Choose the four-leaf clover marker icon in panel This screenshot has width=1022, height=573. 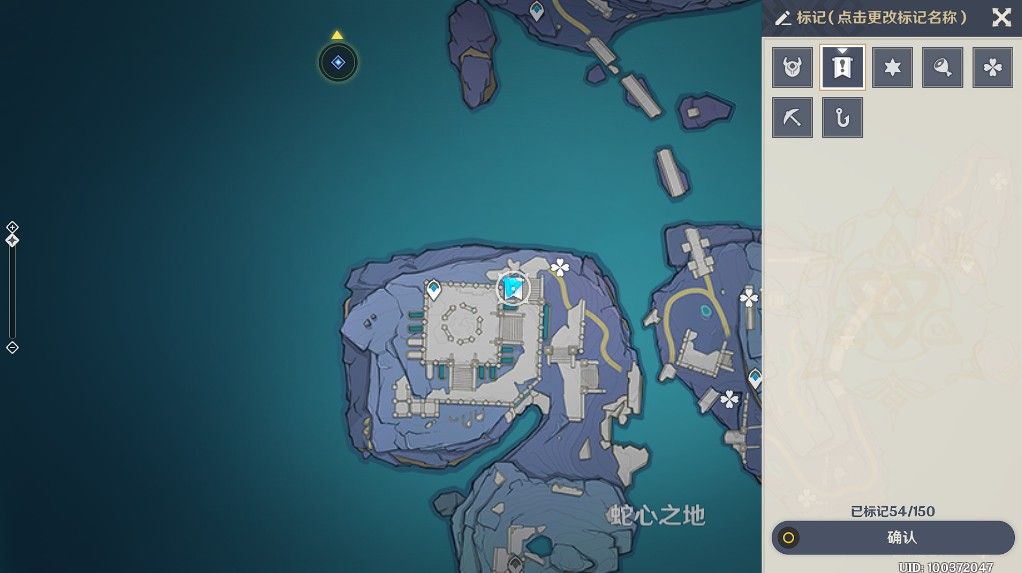coord(992,68)
